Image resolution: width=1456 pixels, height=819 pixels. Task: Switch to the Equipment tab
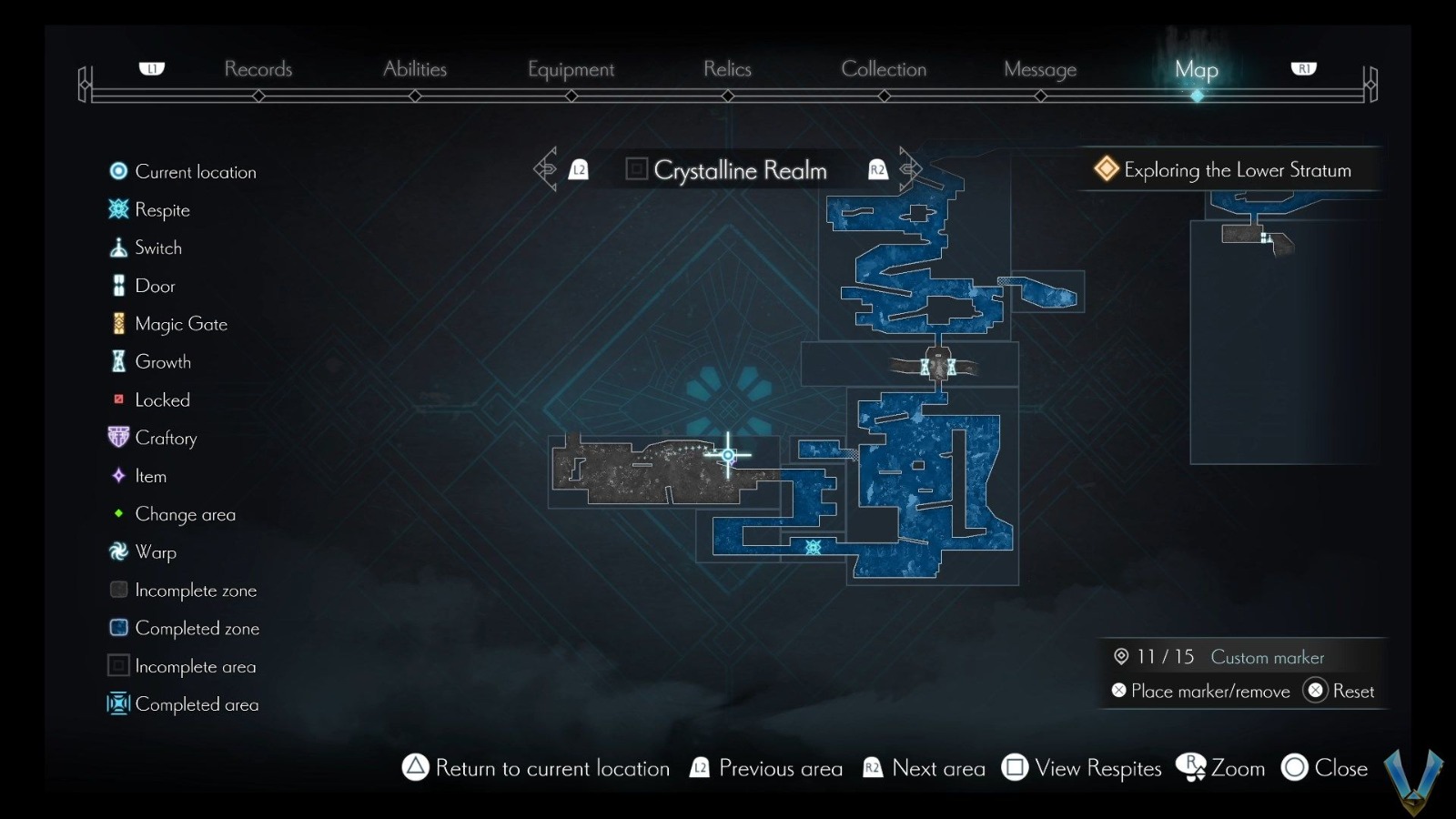[x=571, y=68]
